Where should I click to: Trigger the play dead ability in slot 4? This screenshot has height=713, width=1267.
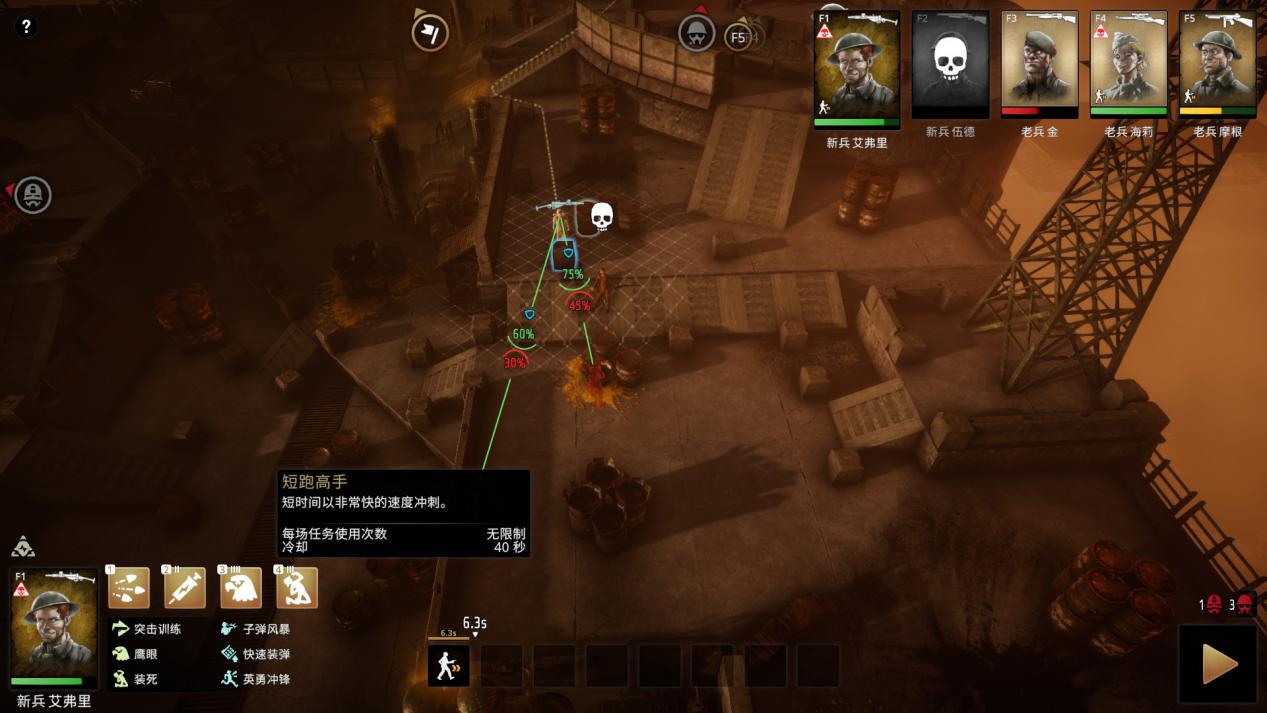297,588
